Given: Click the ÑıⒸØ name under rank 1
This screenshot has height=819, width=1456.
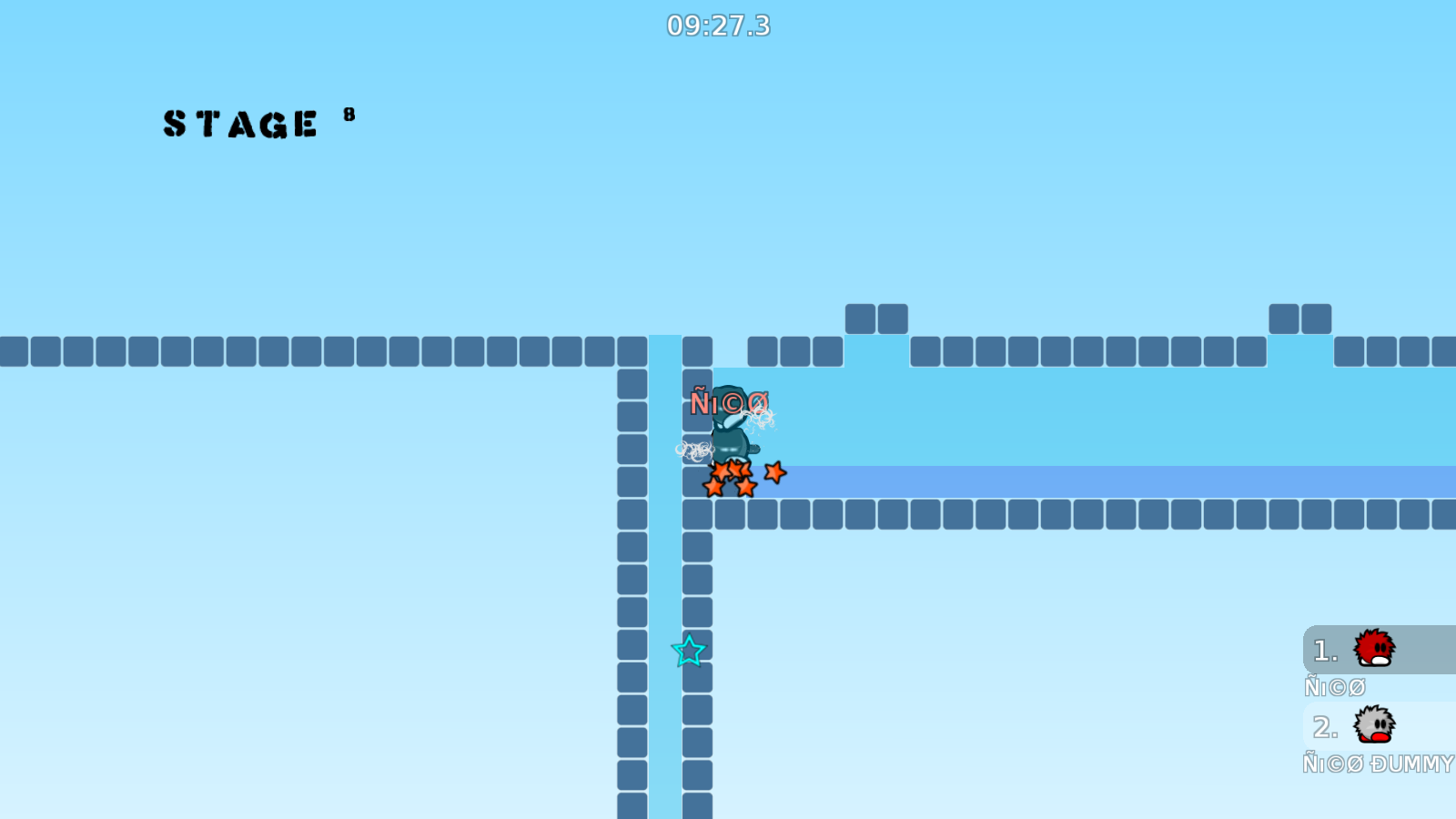Looking at the screenshot, I should point(1336,688).
